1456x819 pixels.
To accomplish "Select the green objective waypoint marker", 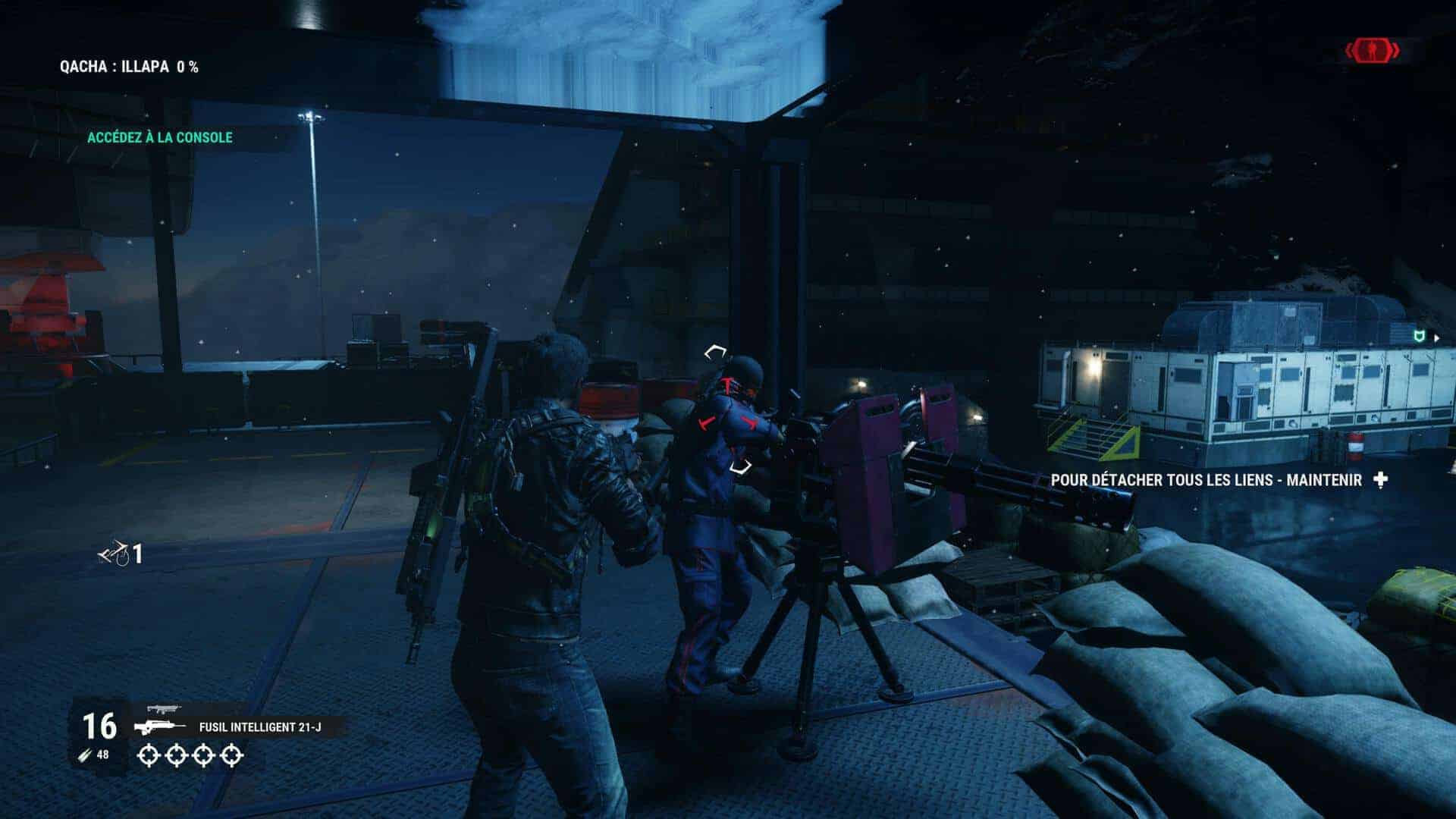I will coord(1417,336).
